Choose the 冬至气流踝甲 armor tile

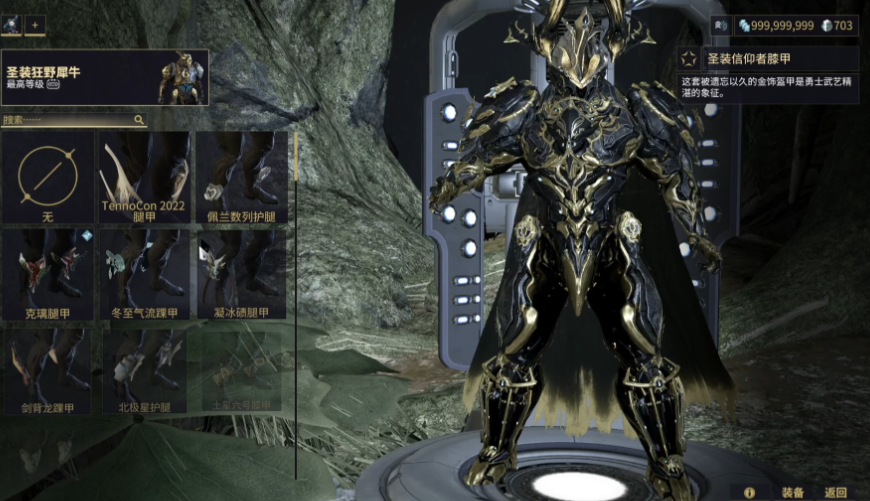[x=144, y=273]
